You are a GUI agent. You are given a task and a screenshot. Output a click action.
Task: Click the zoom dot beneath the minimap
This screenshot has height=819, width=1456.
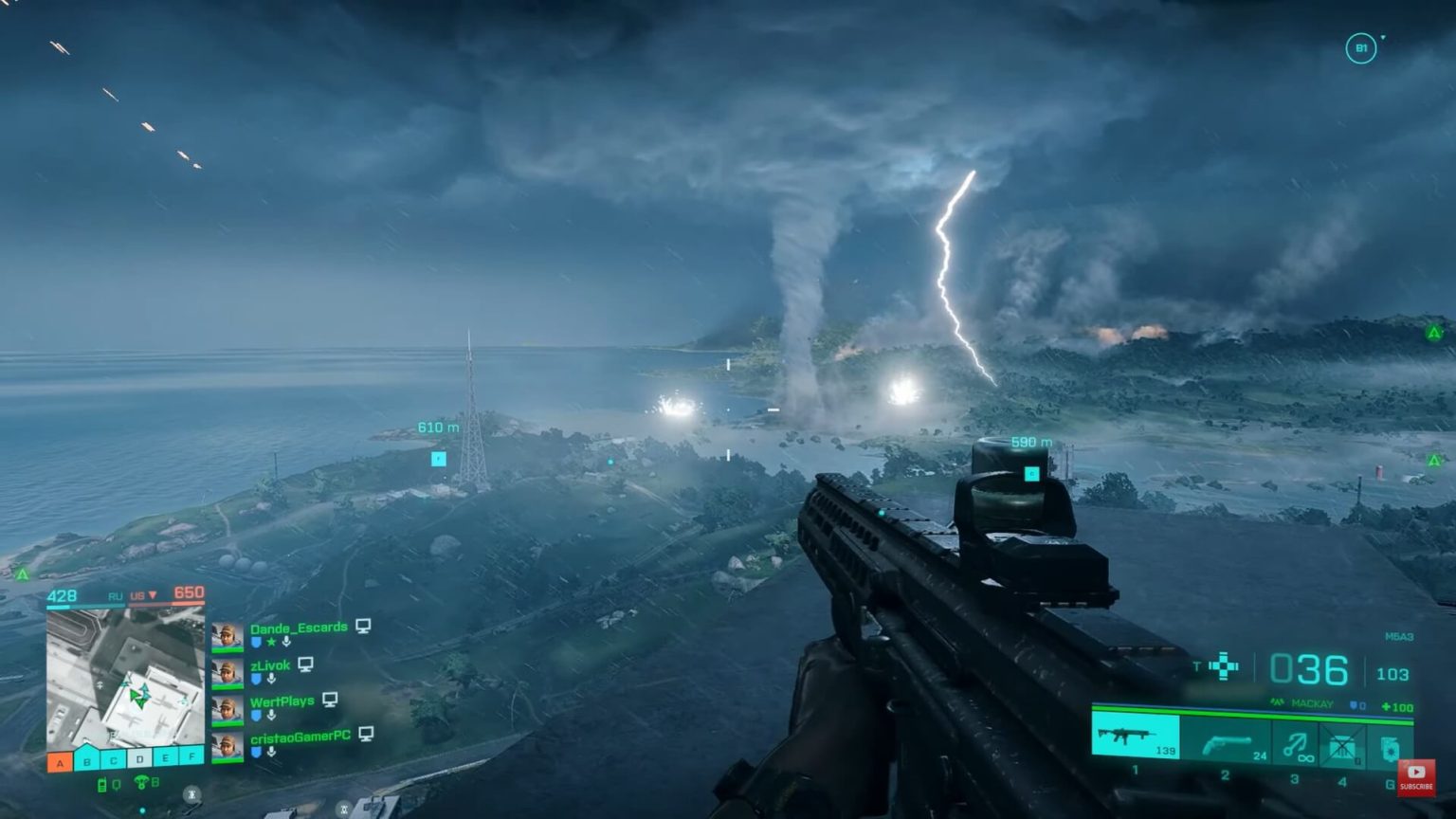click(x=142, y=809)
